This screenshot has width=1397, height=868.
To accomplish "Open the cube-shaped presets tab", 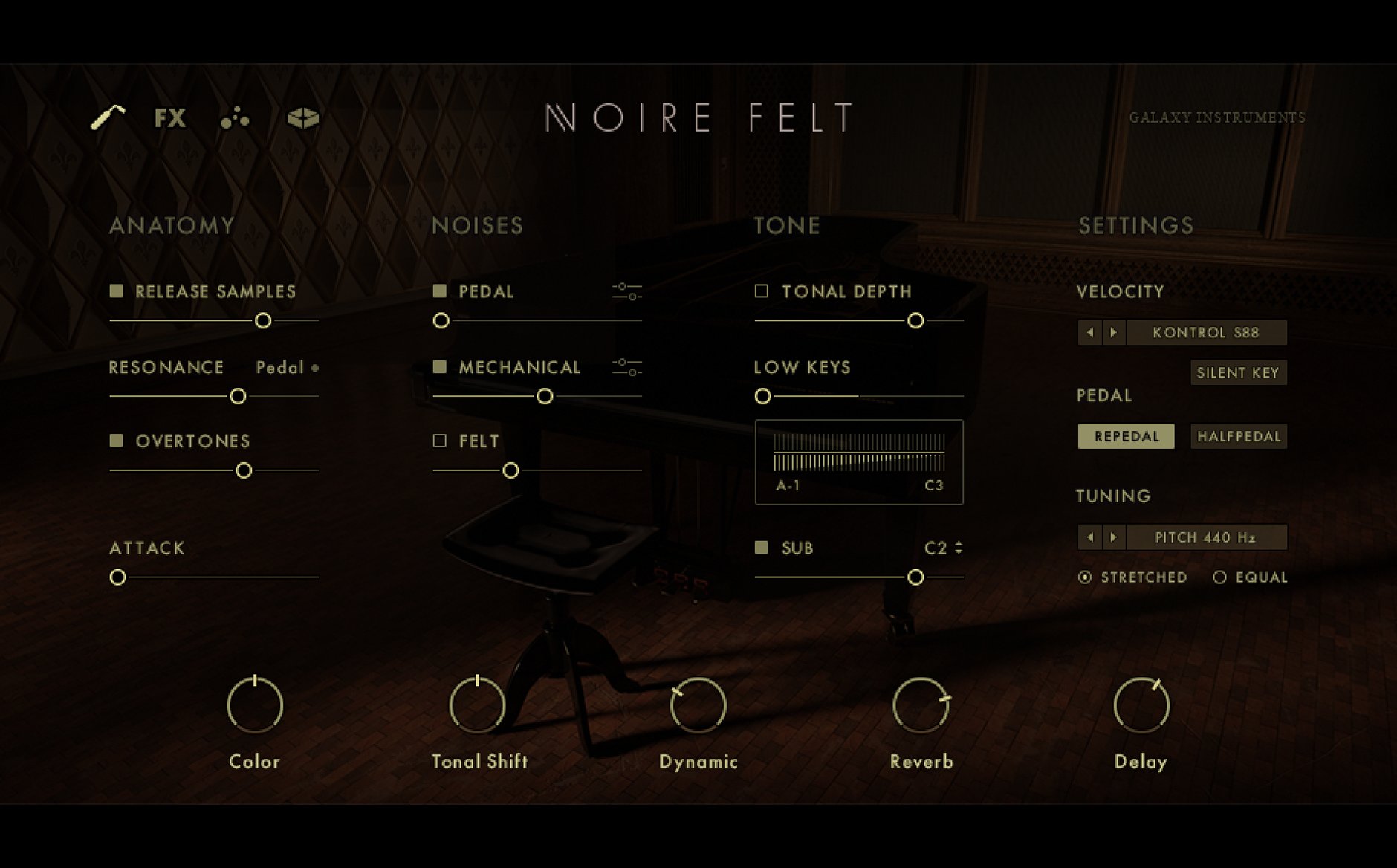I will click(302, 118).
